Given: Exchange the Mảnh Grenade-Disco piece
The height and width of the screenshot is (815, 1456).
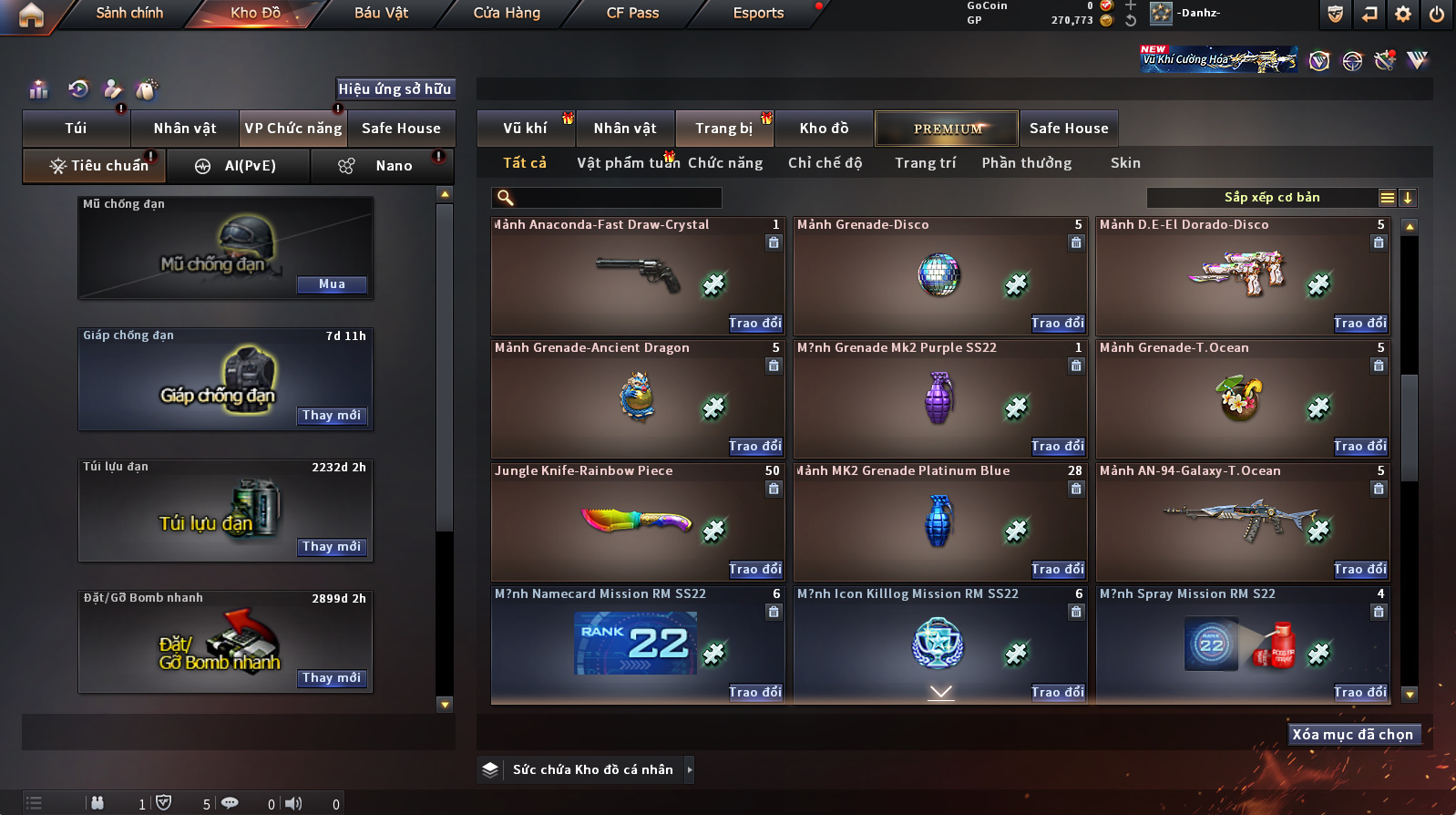Looking at the screenshot, I should (x=1057, y=324).
